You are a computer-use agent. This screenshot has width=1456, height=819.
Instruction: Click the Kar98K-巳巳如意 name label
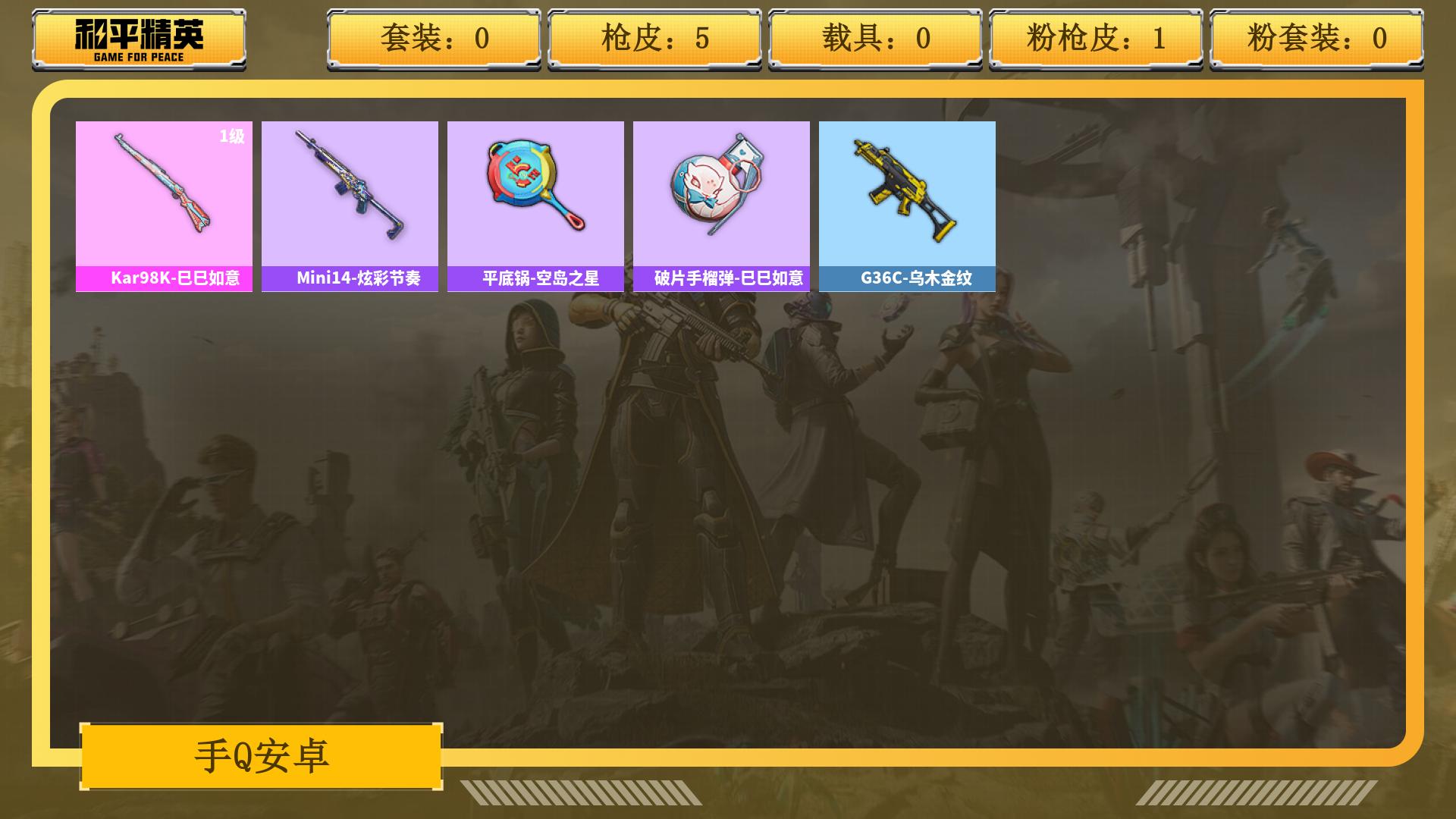point(164,279)
